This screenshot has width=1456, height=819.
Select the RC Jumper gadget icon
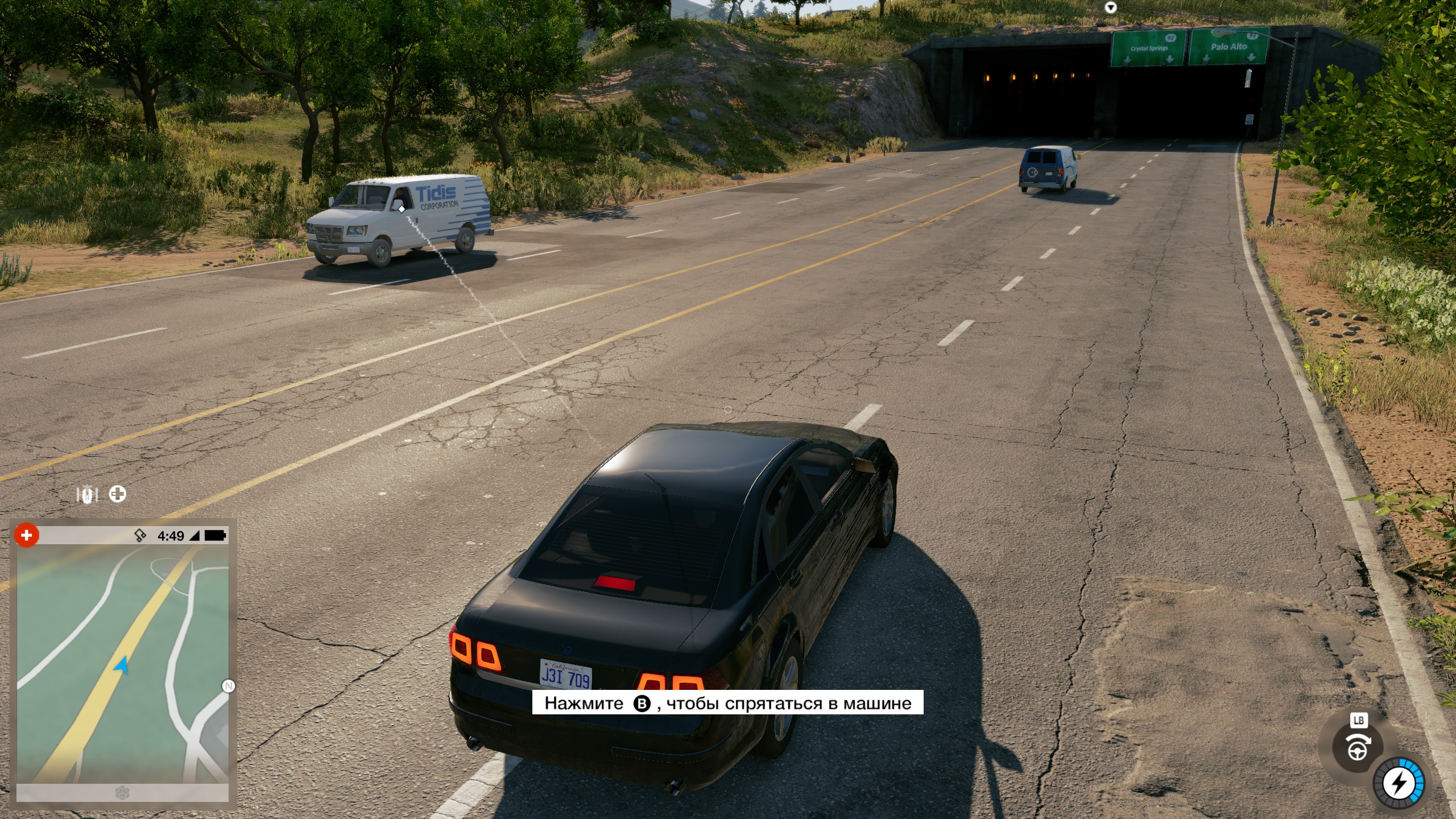pyautogui.click(x=88, y=495)
